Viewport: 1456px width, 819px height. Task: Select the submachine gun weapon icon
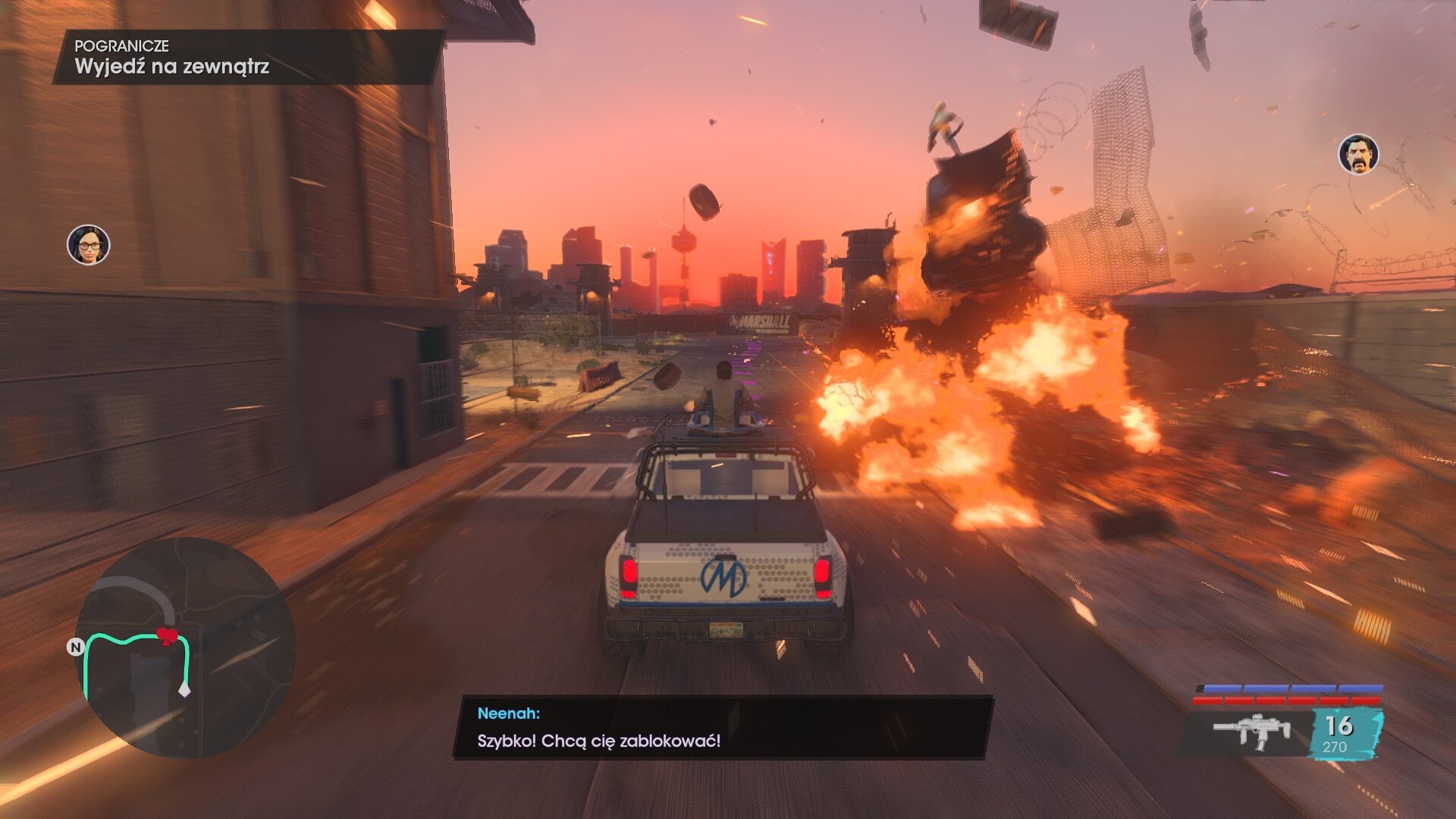(1252, 731)
